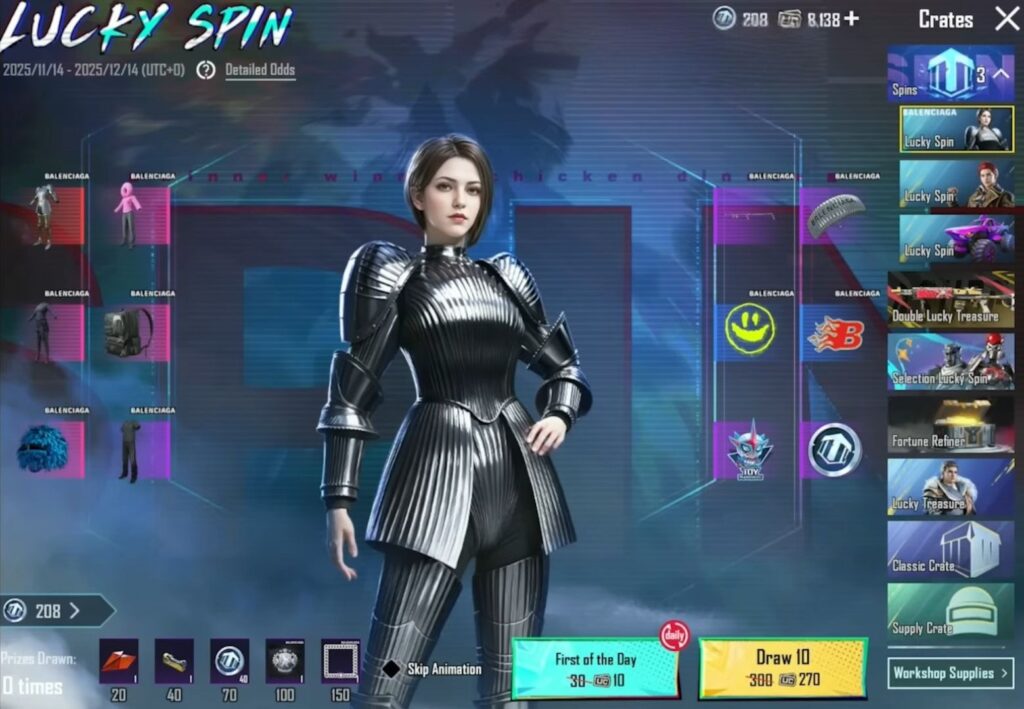The width and height of the screenshot is (1024, 709).
Task: View the backpack prize item
Action: point(128,332)
